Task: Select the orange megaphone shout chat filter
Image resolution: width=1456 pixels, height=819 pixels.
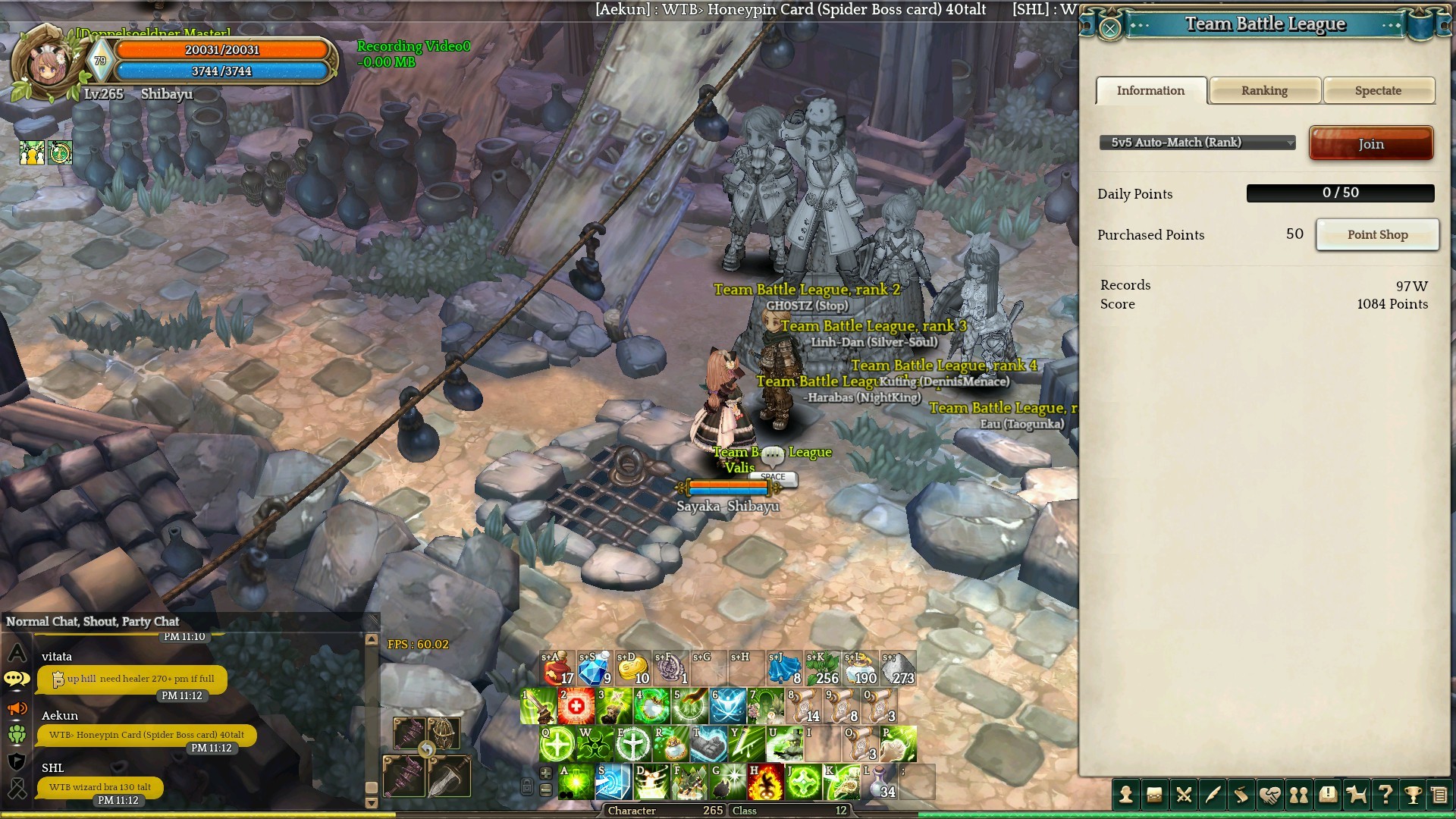Action: coord(17,708)
